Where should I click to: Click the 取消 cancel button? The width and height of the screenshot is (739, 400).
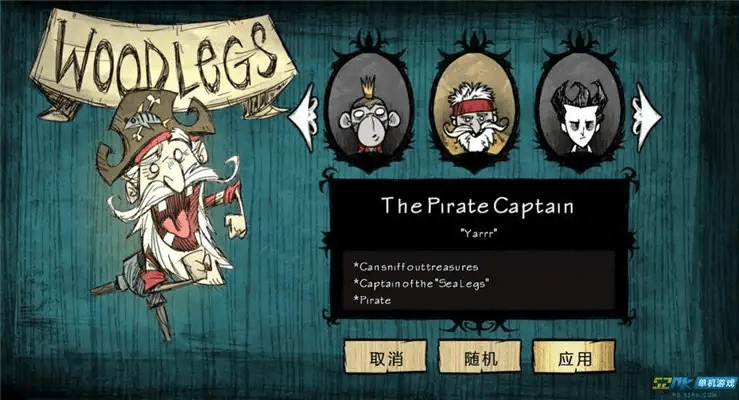click(x=385, y=357)
